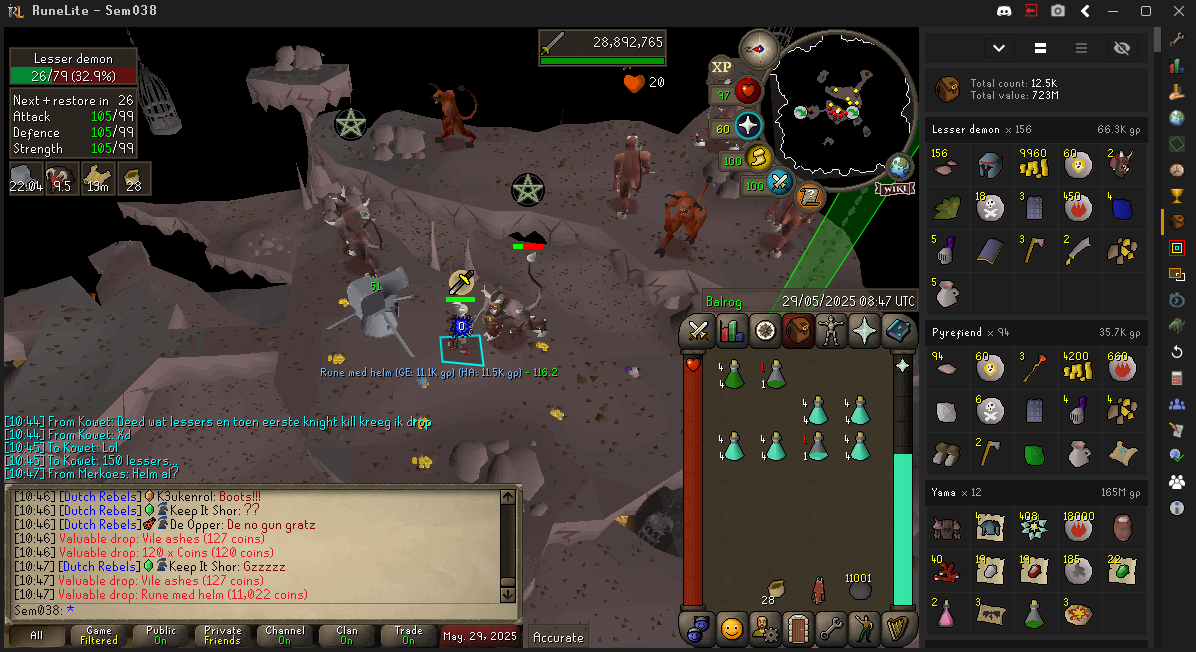Open the Prayer tab
Viewport: 1196px width, 652px height.
click(x=864, y=331)
